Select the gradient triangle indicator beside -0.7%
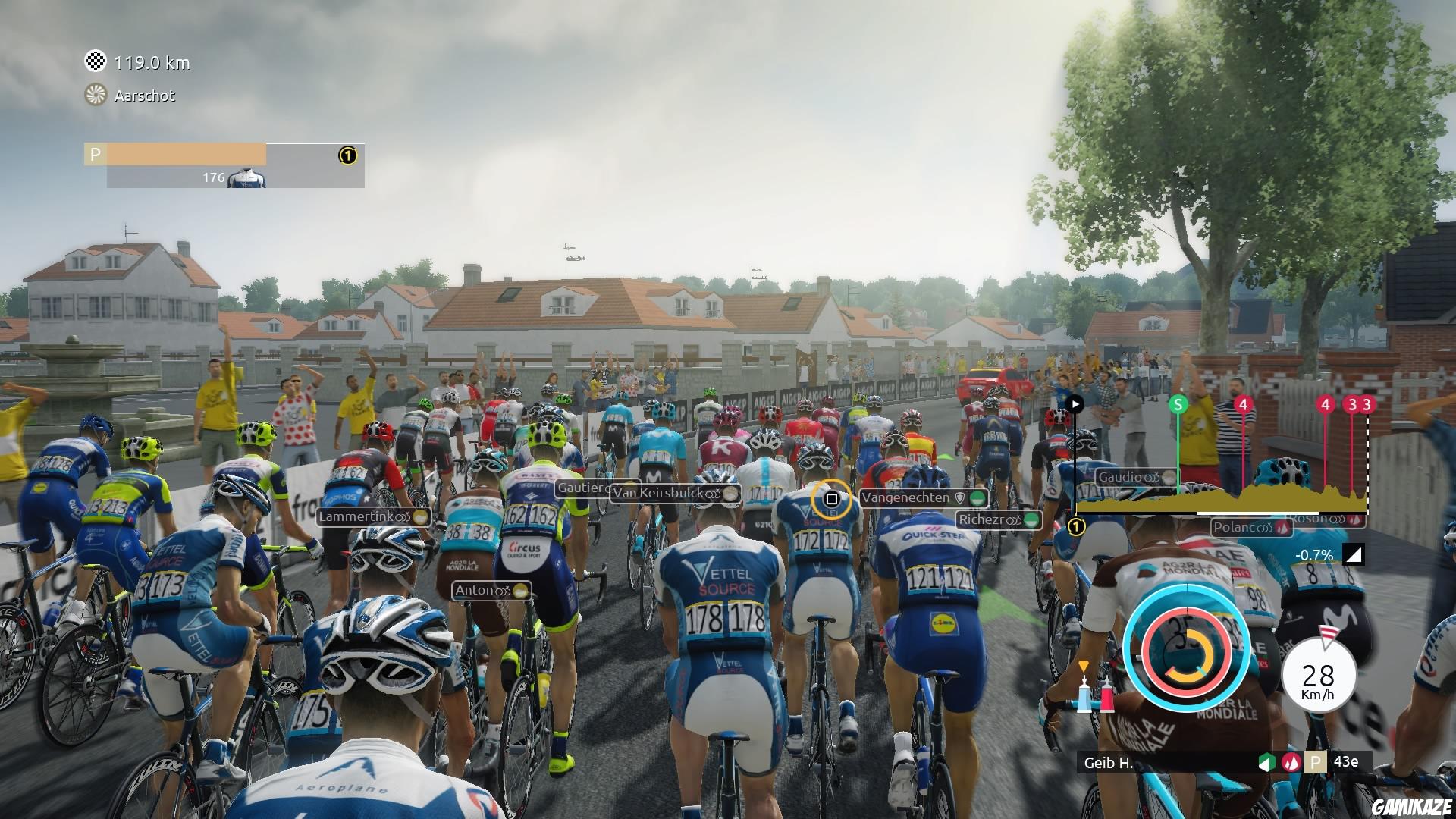The image size is (1456, 819). (x=1354, y=555)
